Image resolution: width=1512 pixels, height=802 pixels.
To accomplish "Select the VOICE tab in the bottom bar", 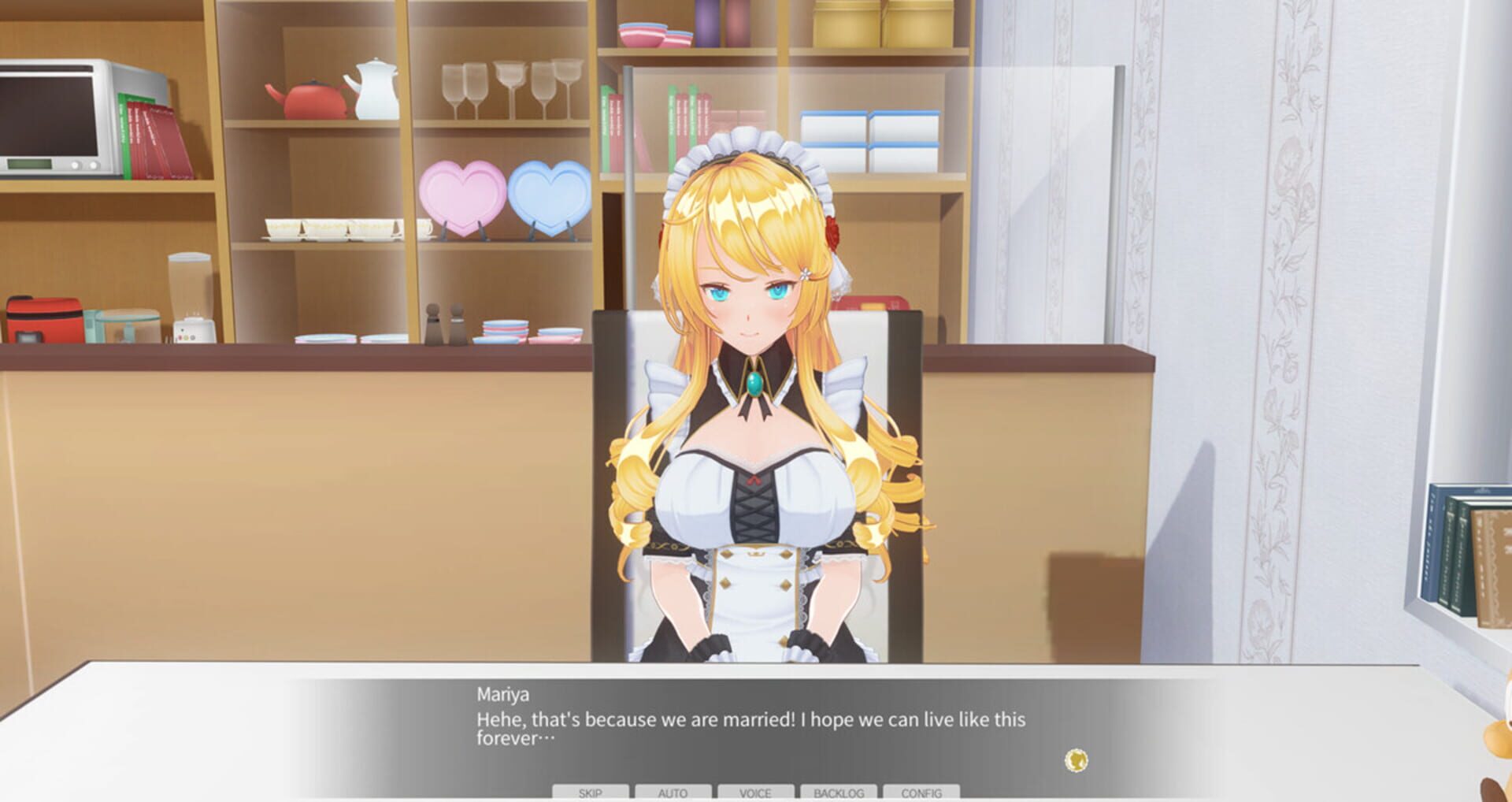I will (754, 793).
